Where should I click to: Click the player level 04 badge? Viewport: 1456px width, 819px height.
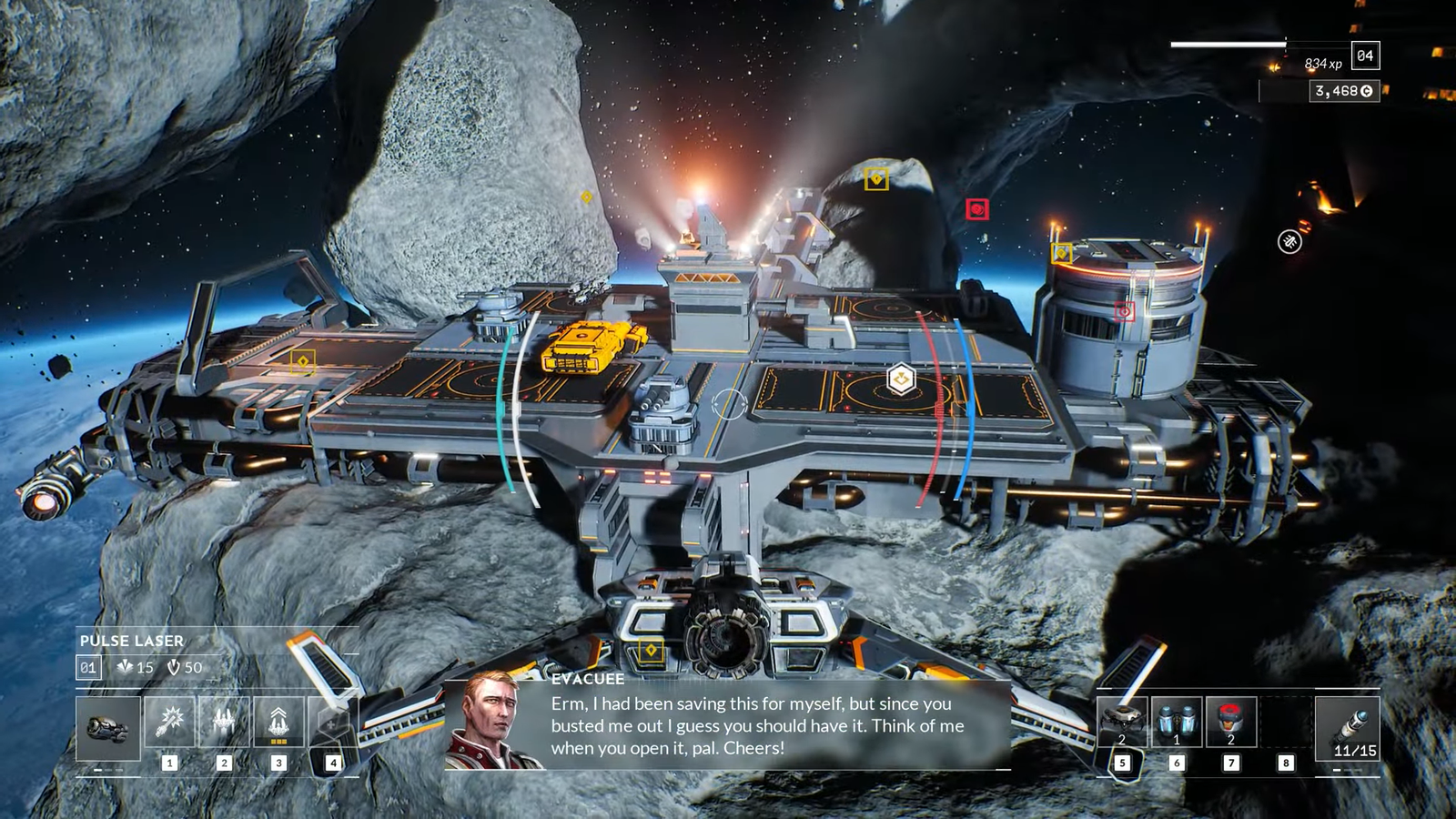click(x=1365, y=56)
